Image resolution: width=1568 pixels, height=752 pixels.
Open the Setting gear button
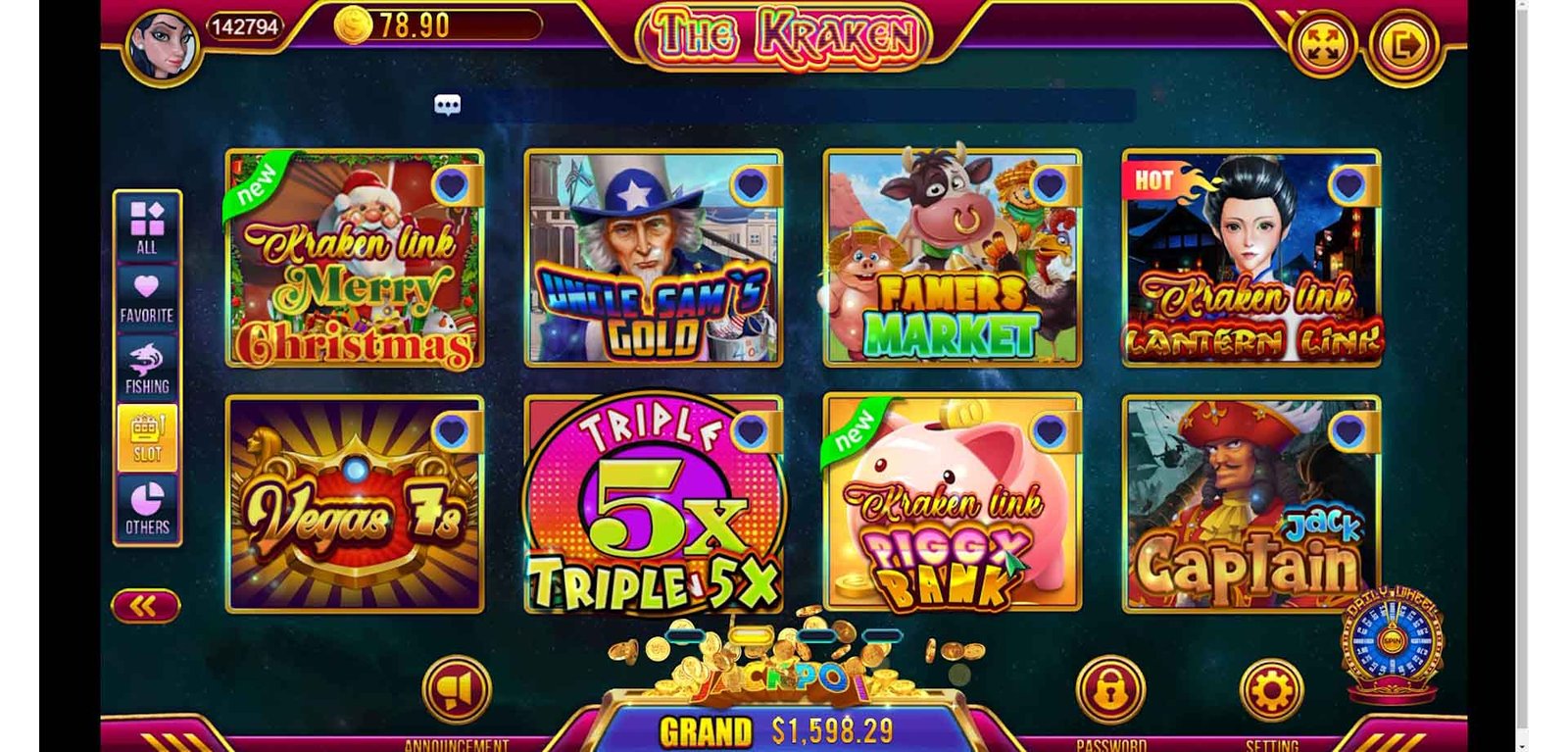click(1271, 690)
